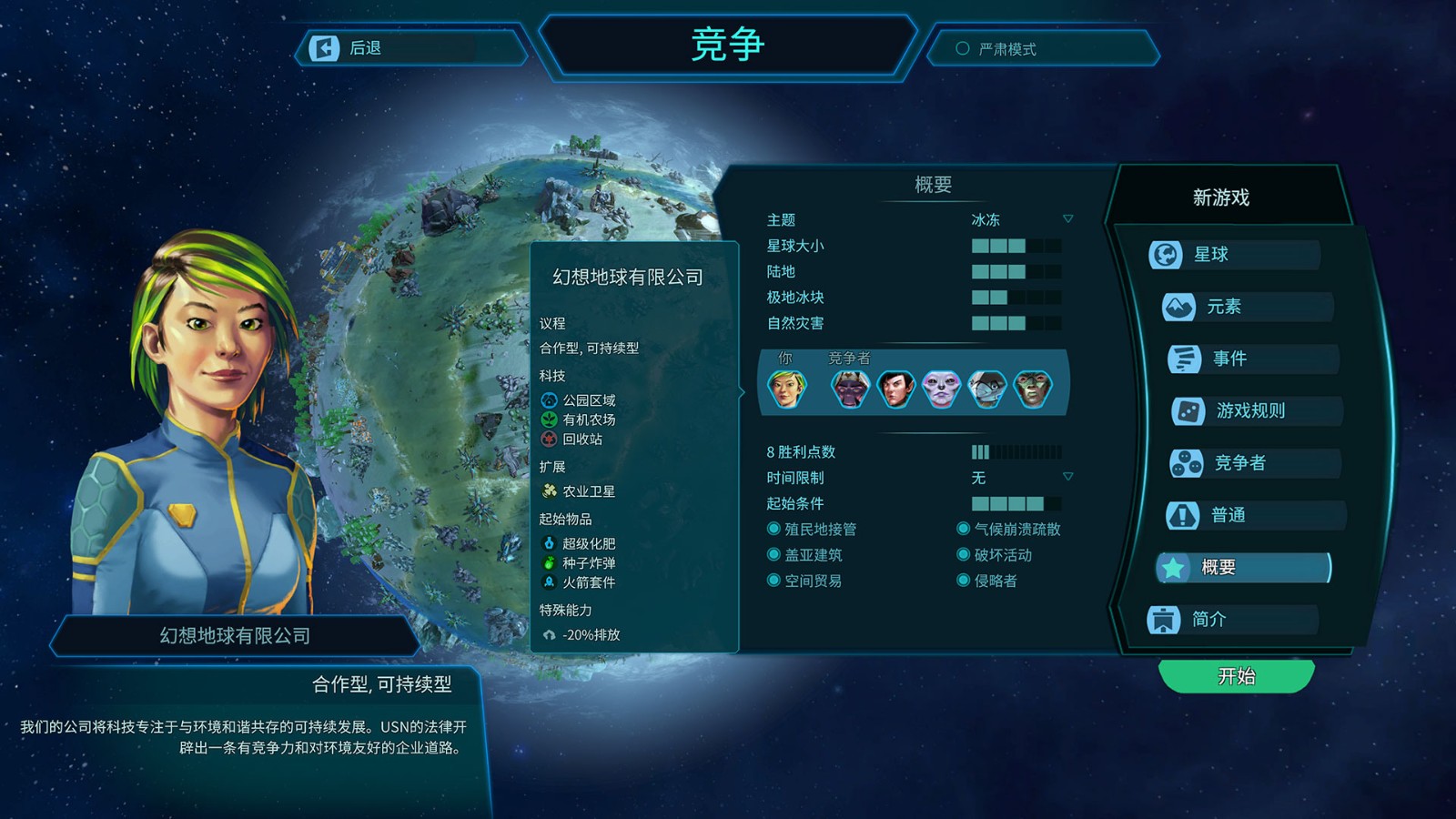This screenshot has height=819, width=1456.
Task: Open the dropdown arrow next to 无
Action: [x=1067, y=475]
